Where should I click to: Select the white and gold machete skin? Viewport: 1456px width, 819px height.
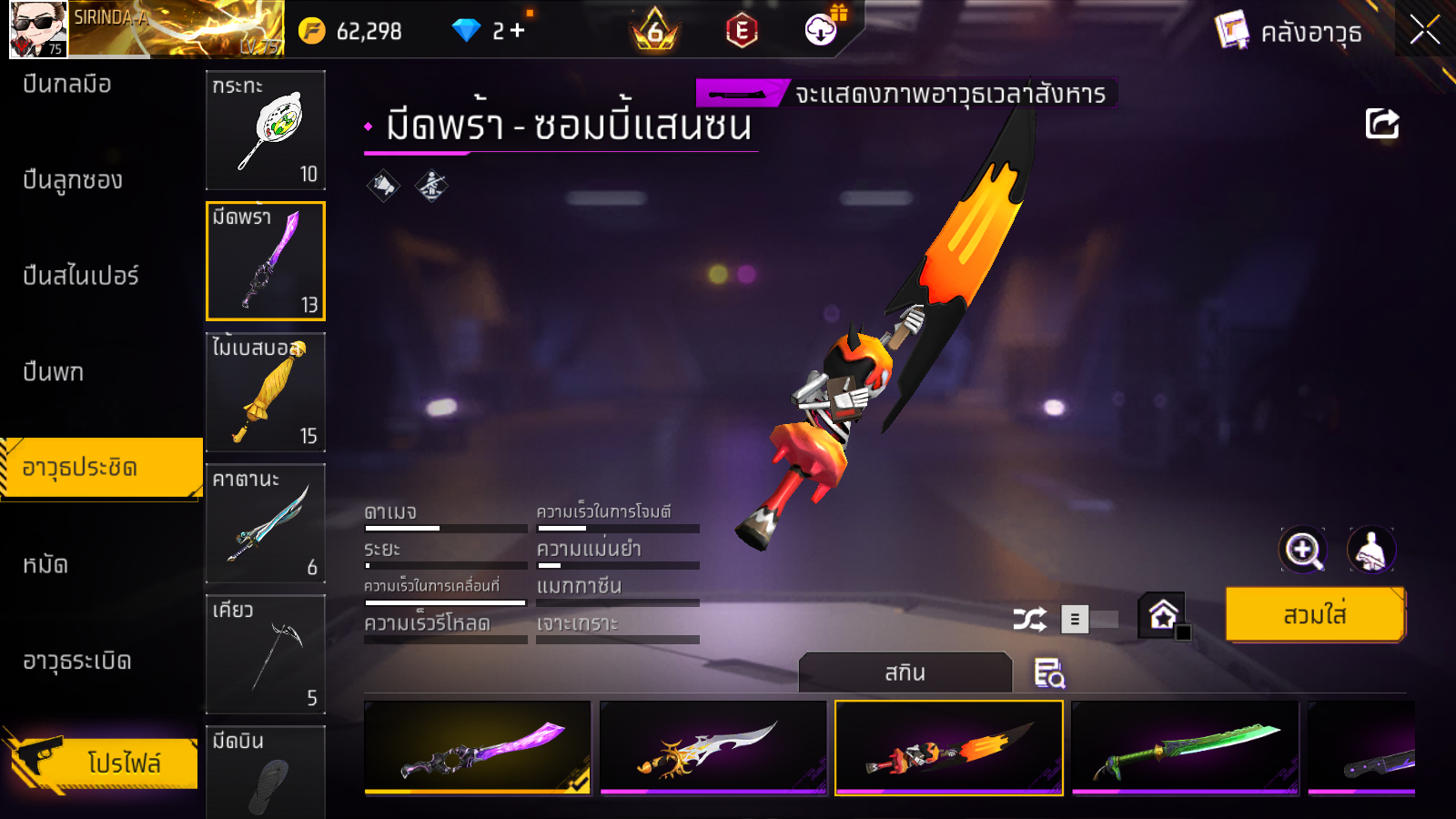pos(713,748)
